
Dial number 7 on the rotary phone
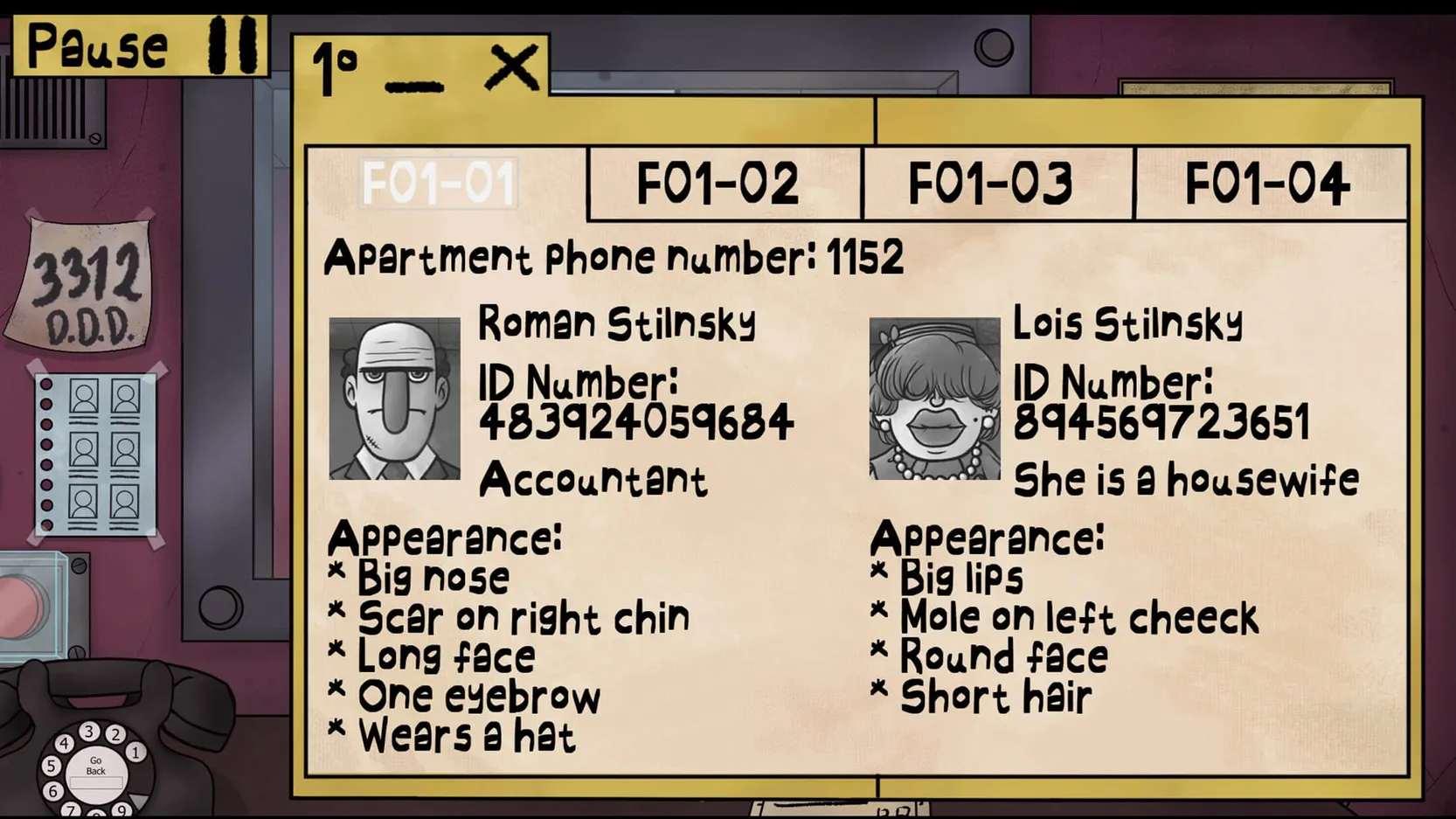[x=72, y=809]
